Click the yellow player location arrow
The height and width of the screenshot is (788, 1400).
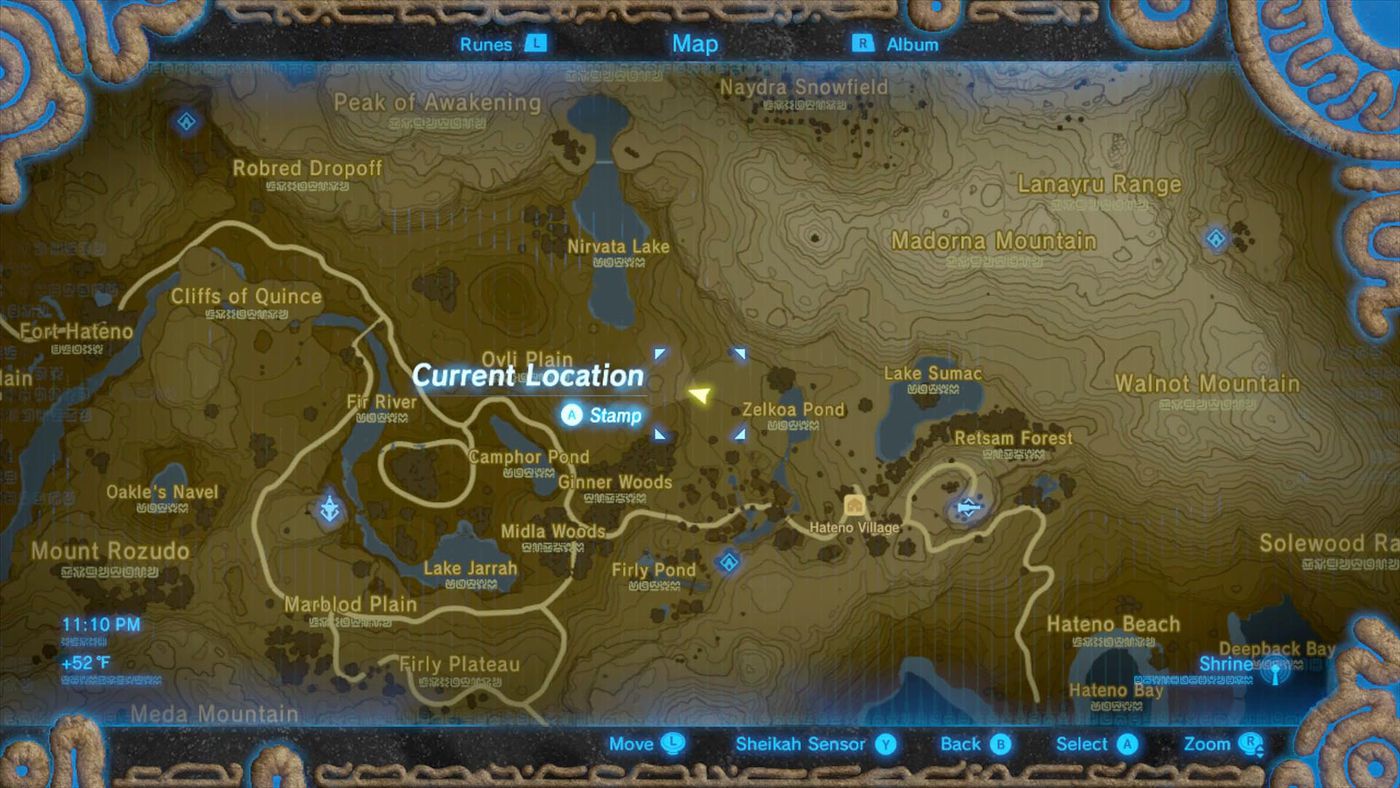(x=700, y=395)
